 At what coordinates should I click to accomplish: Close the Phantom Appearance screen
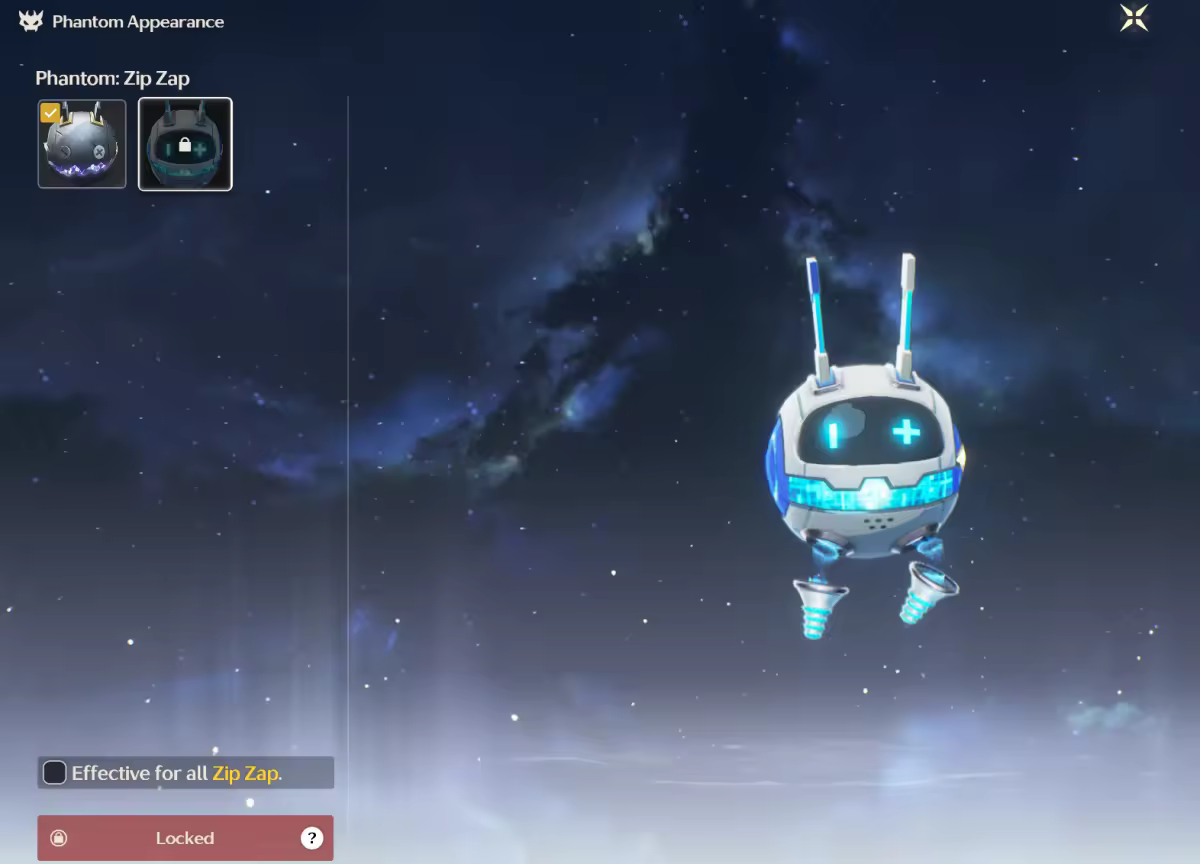1134,18
